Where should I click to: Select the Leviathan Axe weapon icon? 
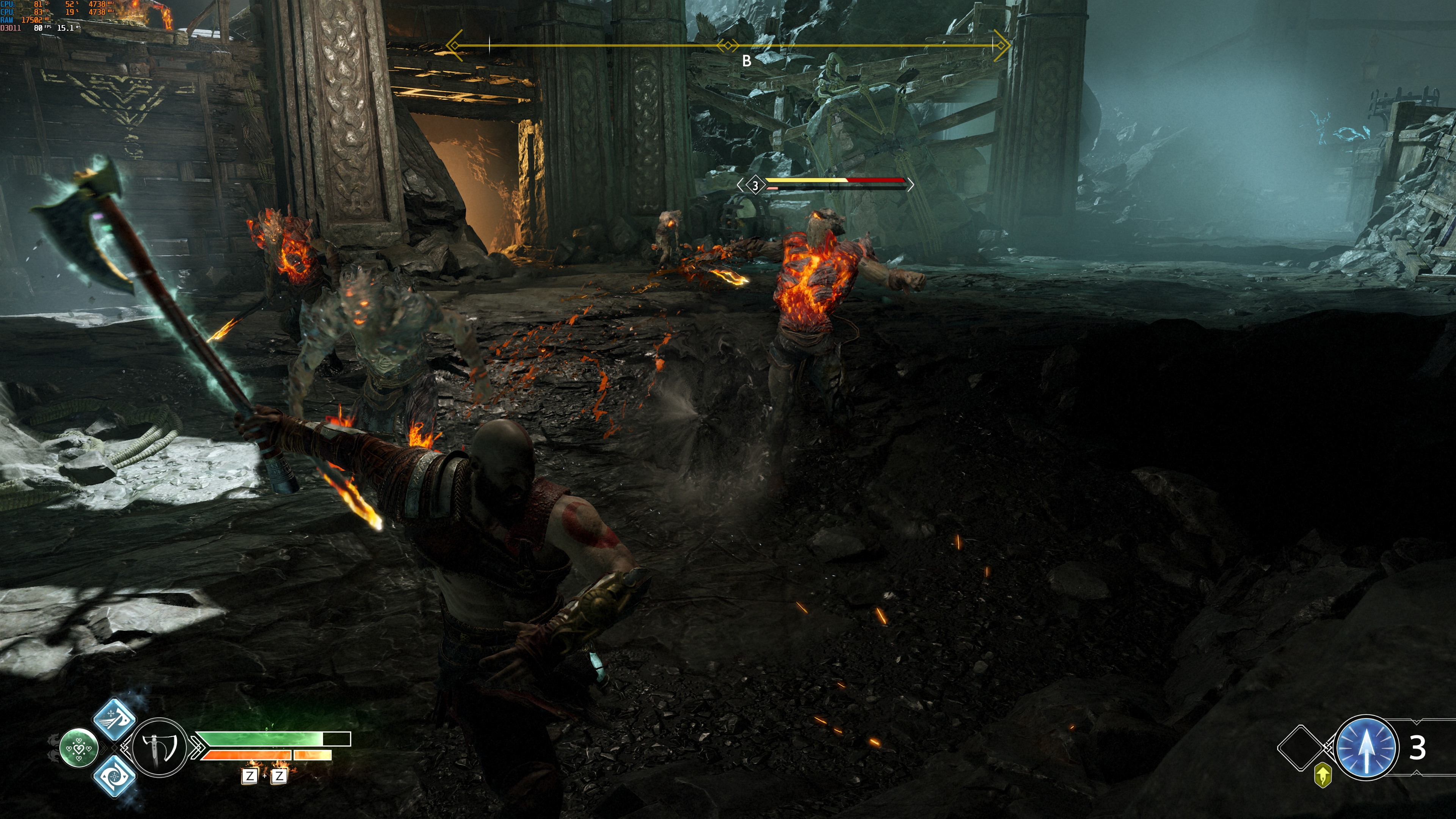[159, 747]
